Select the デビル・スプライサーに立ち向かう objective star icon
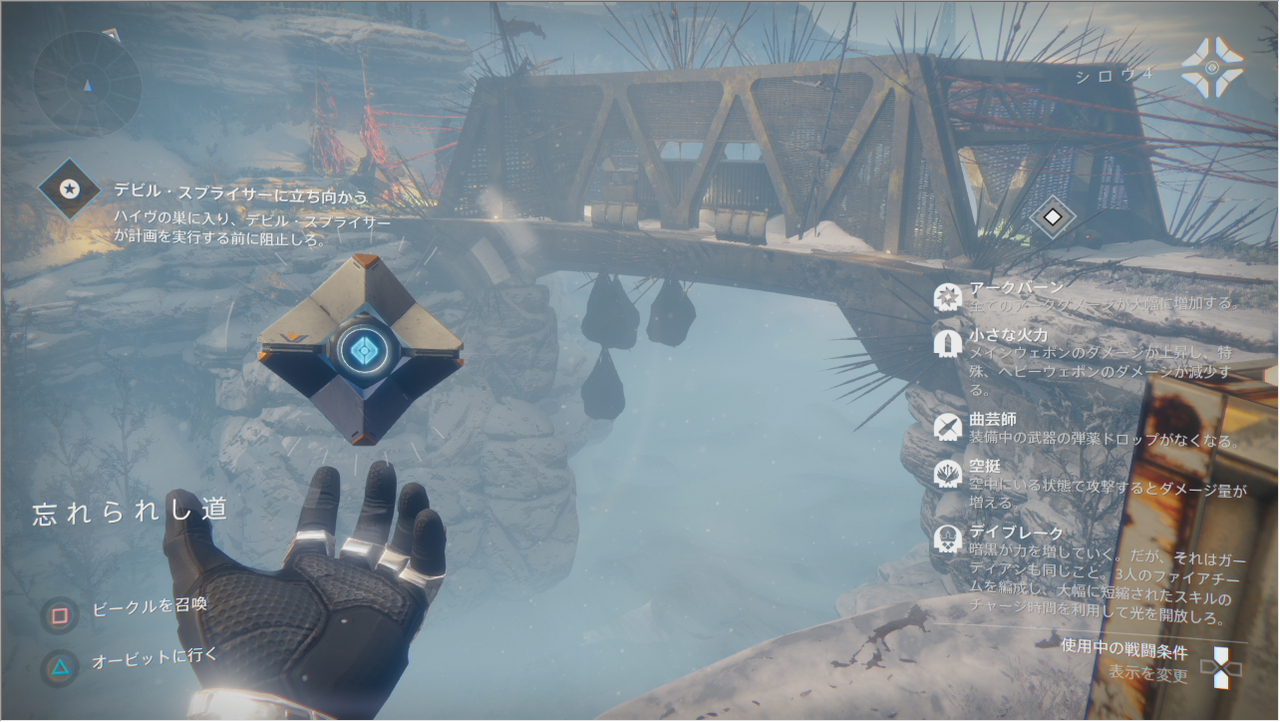 tap(69, 188)
